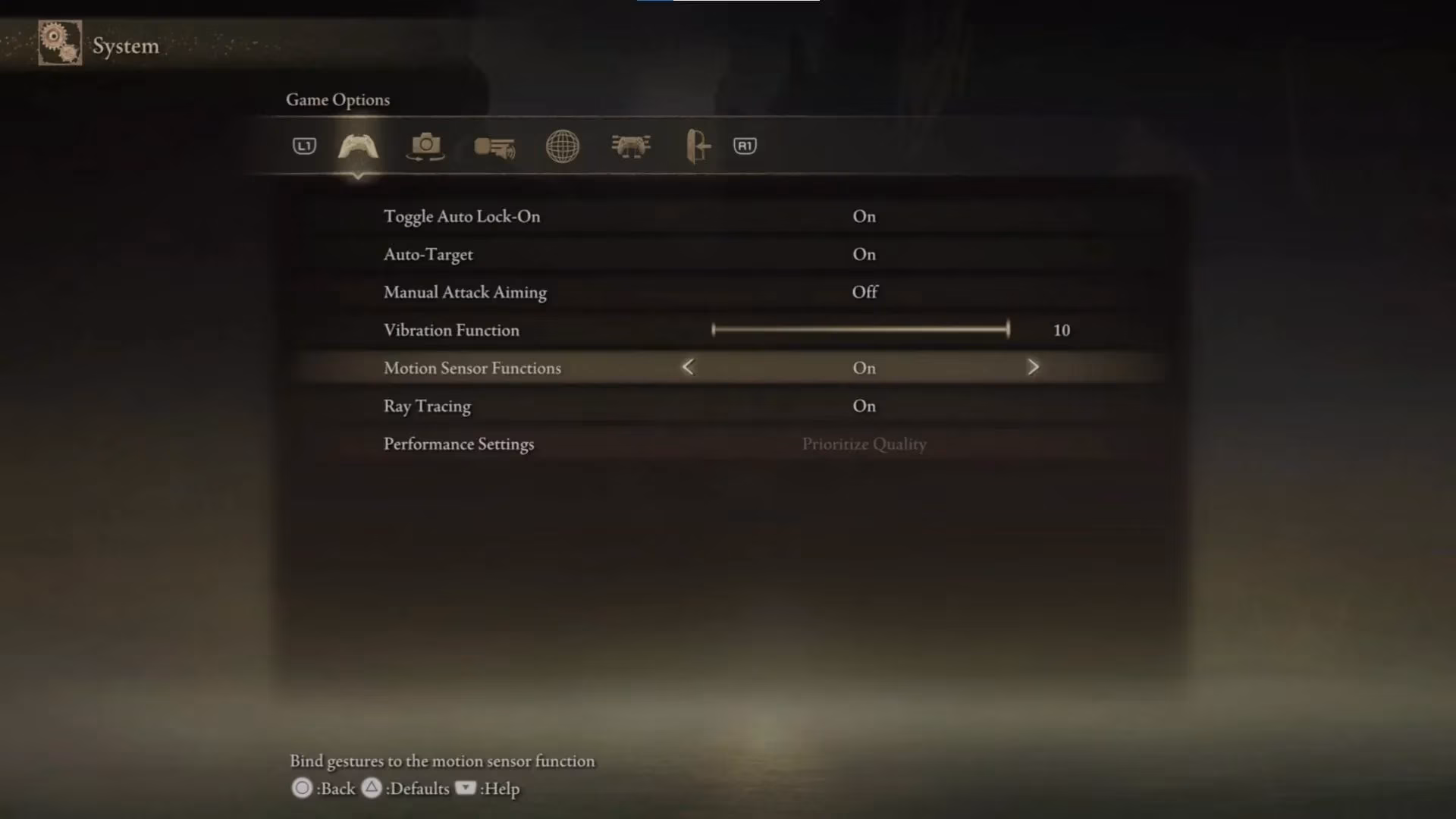
Task: Change Performance Settings from Prioritize Quality
Action: [864, 444]
